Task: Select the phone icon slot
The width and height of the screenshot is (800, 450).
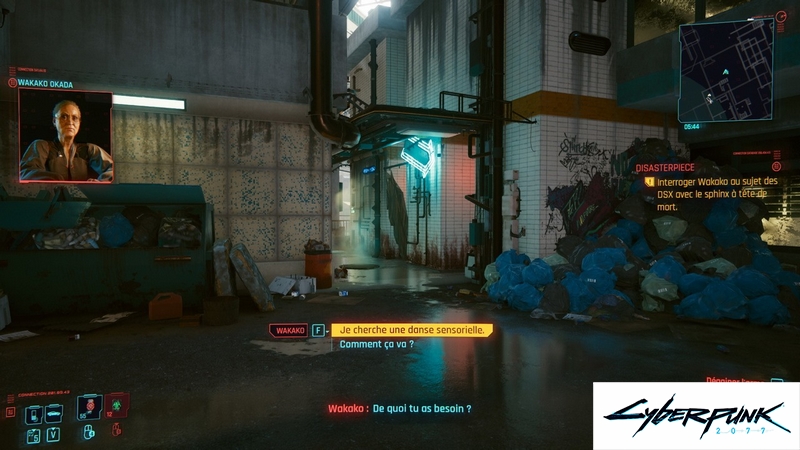Action: (x=33, y=414)
